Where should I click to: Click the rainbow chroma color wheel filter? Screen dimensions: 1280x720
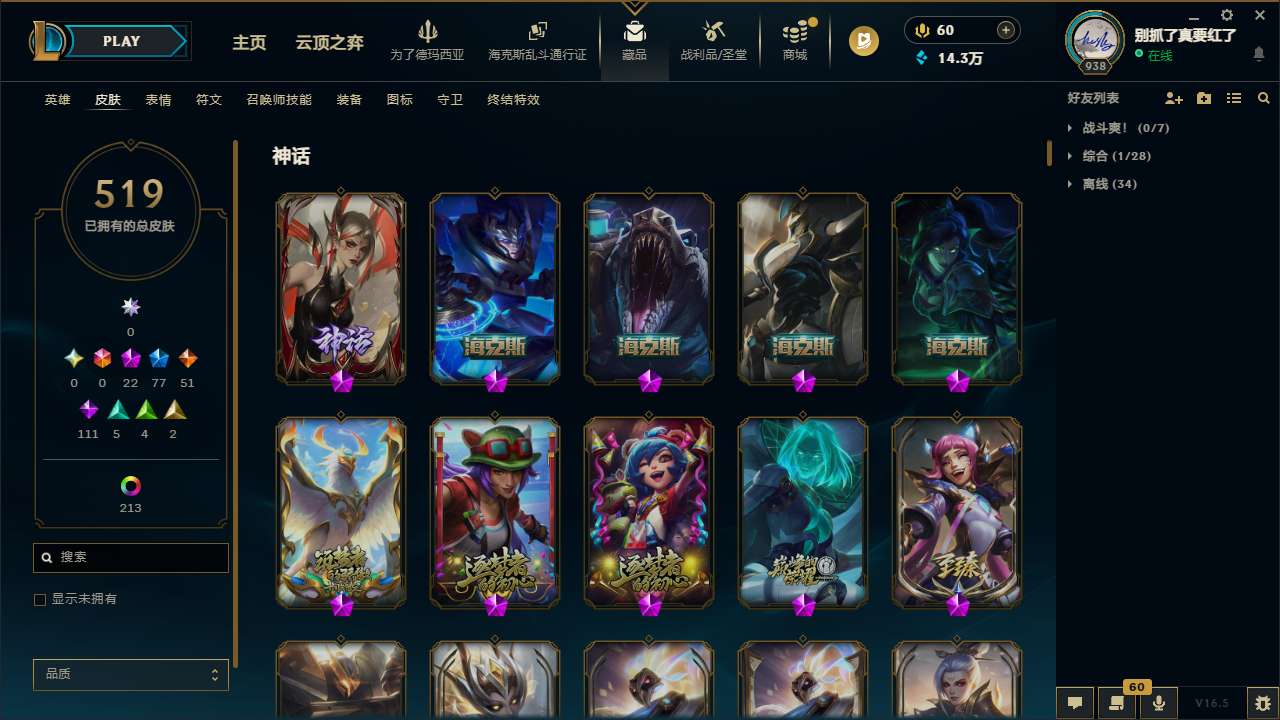[130, 483]
